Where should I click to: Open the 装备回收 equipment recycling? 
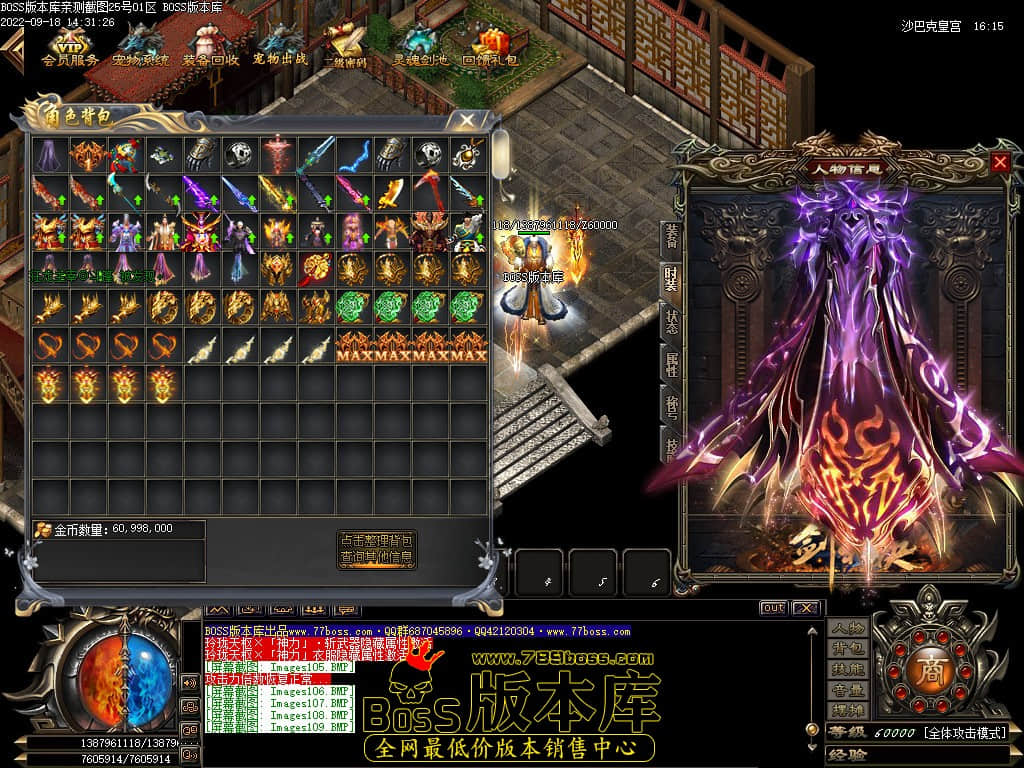tap(210, 45)
